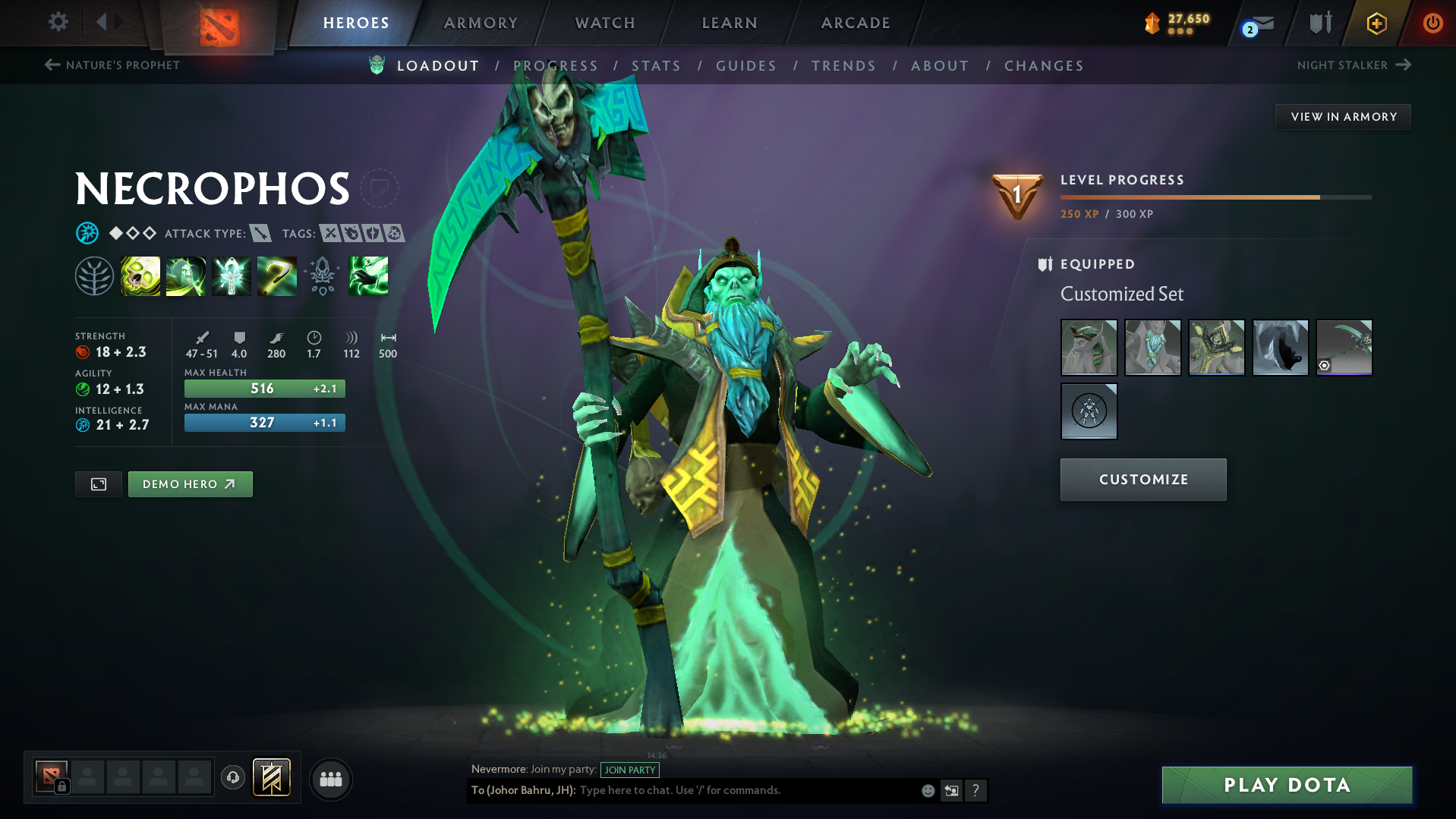Image resolution: width=1456 pixels, height=819 pixels.
Task: Select the Death Pulse ability icon
Action: pos(140,276)
